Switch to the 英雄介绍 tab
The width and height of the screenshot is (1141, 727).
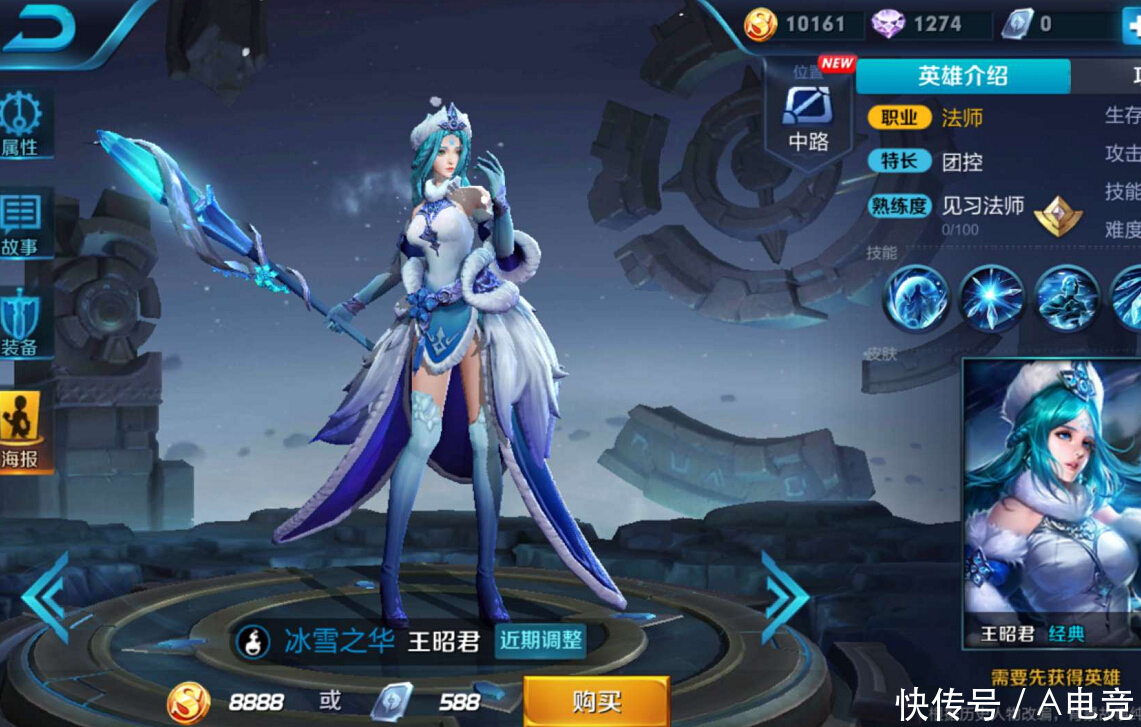click(x=962, y=76)
